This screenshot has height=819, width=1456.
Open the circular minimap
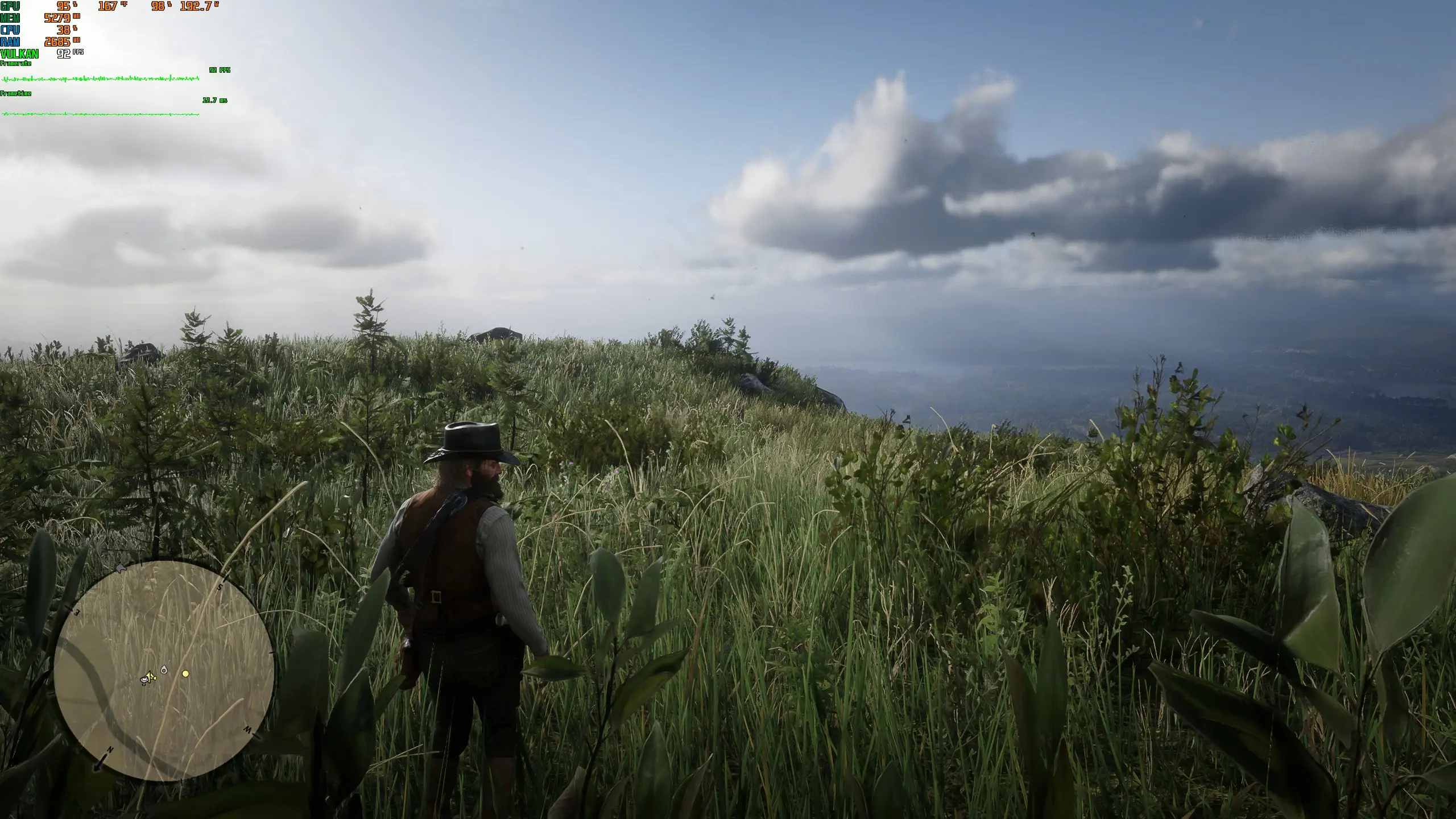(164, 670)
